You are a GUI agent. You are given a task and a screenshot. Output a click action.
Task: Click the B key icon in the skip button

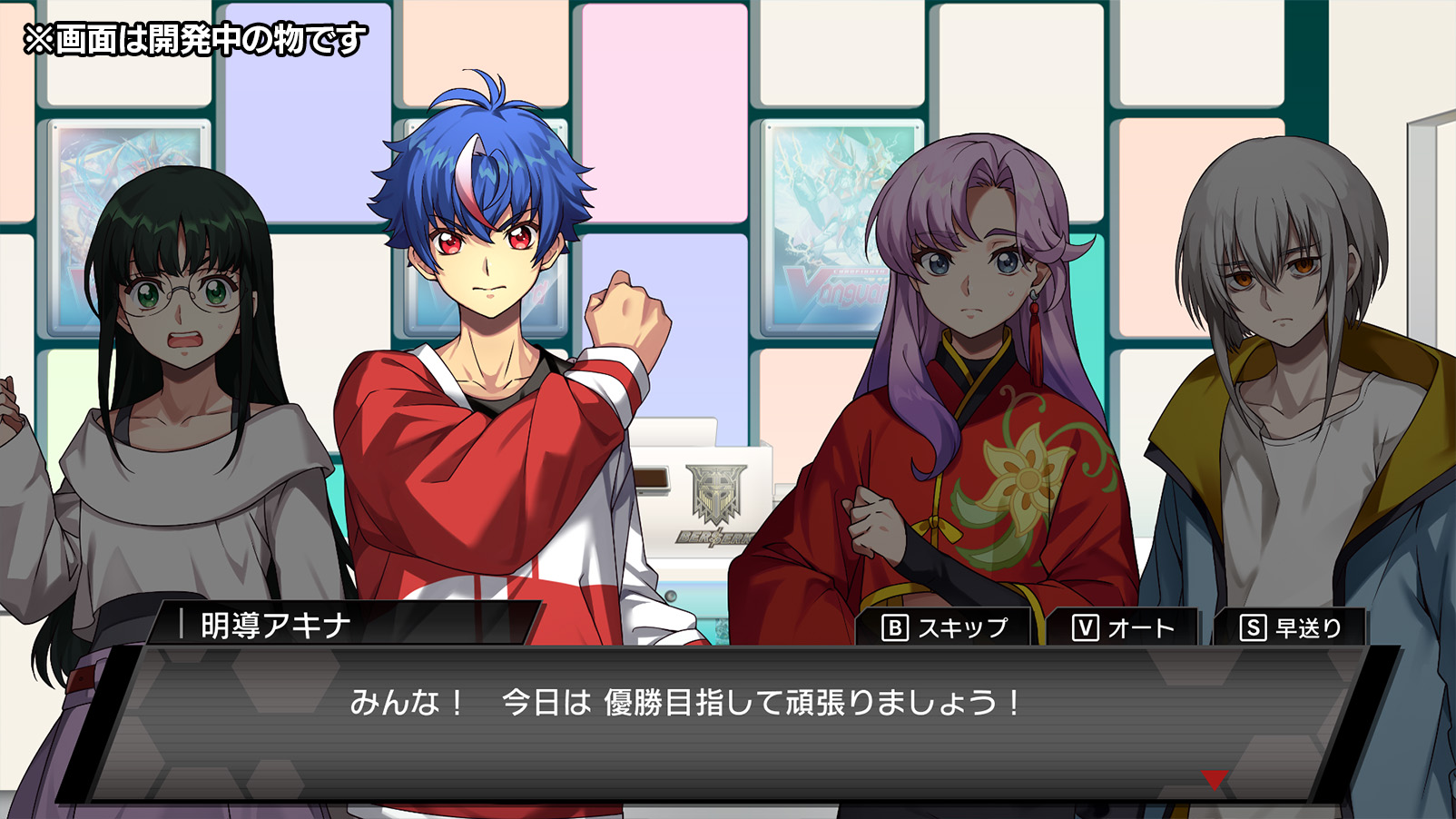coord(894,626)
